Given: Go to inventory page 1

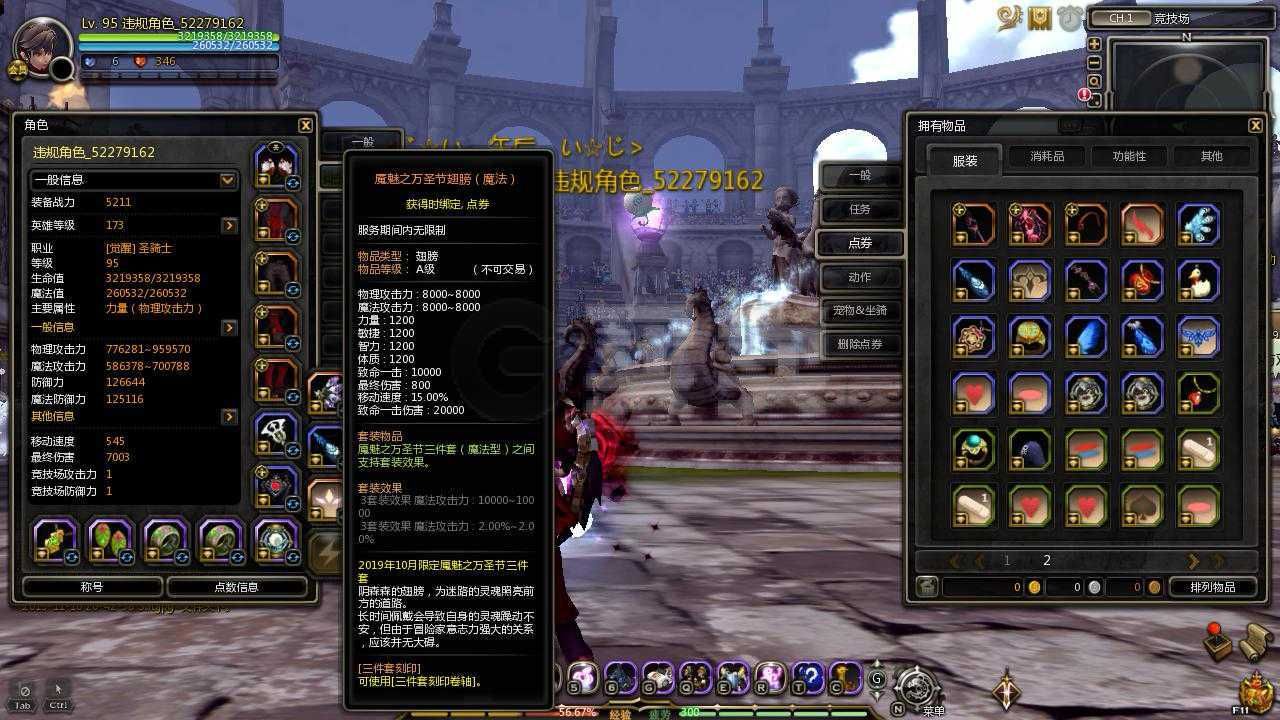Looking at the screenshot, I should (1006, 560).
